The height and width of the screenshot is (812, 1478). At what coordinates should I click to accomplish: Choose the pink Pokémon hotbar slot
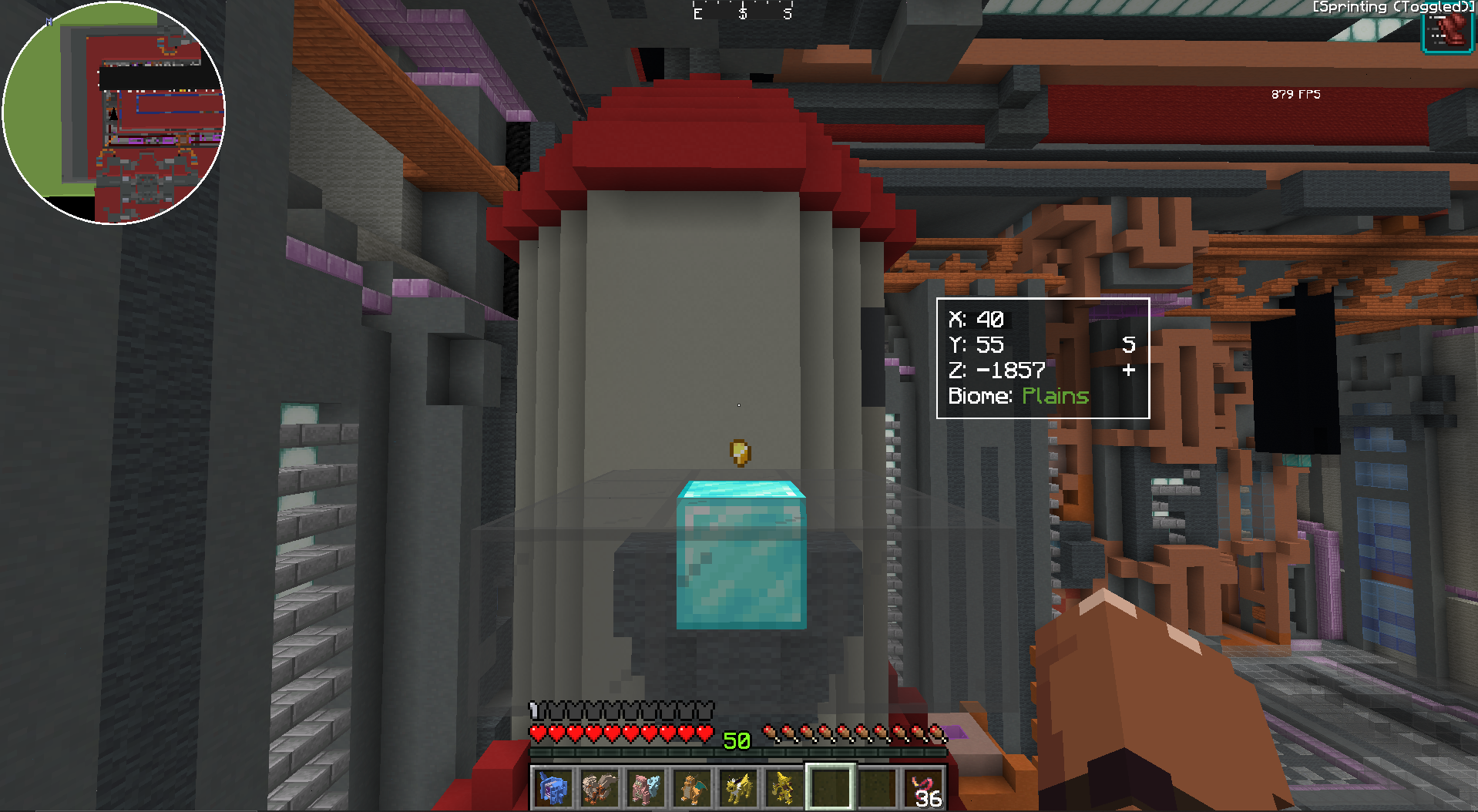point(645,788)
